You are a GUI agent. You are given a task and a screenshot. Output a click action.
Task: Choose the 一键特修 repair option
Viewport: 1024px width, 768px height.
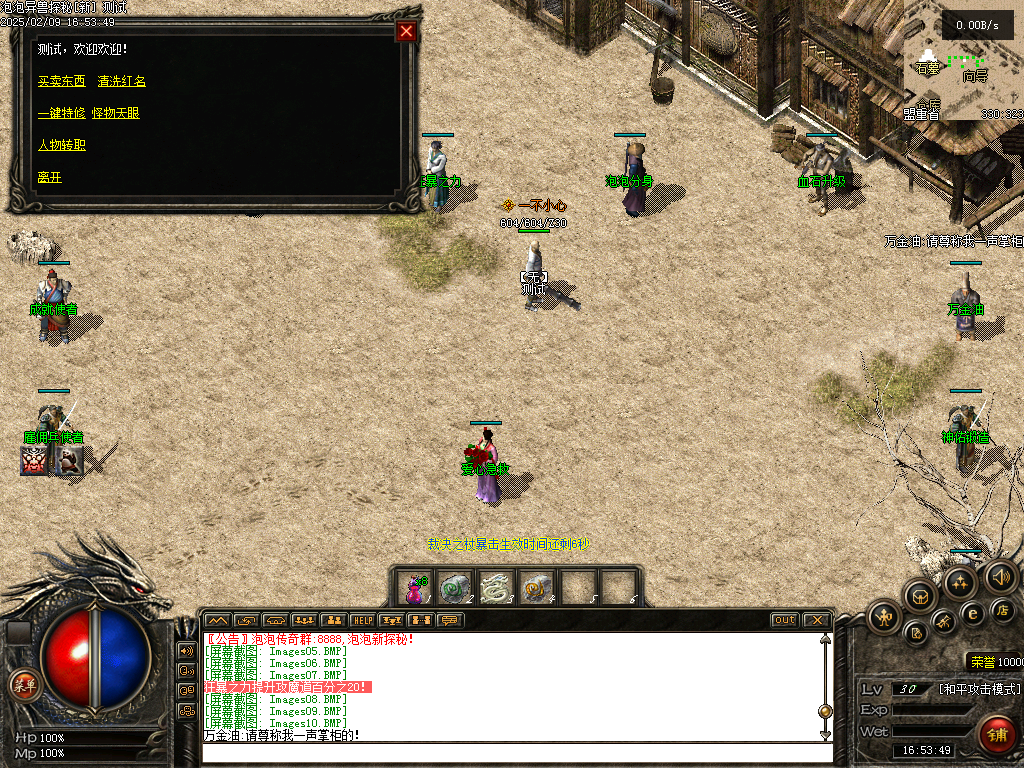pos(61,113)
